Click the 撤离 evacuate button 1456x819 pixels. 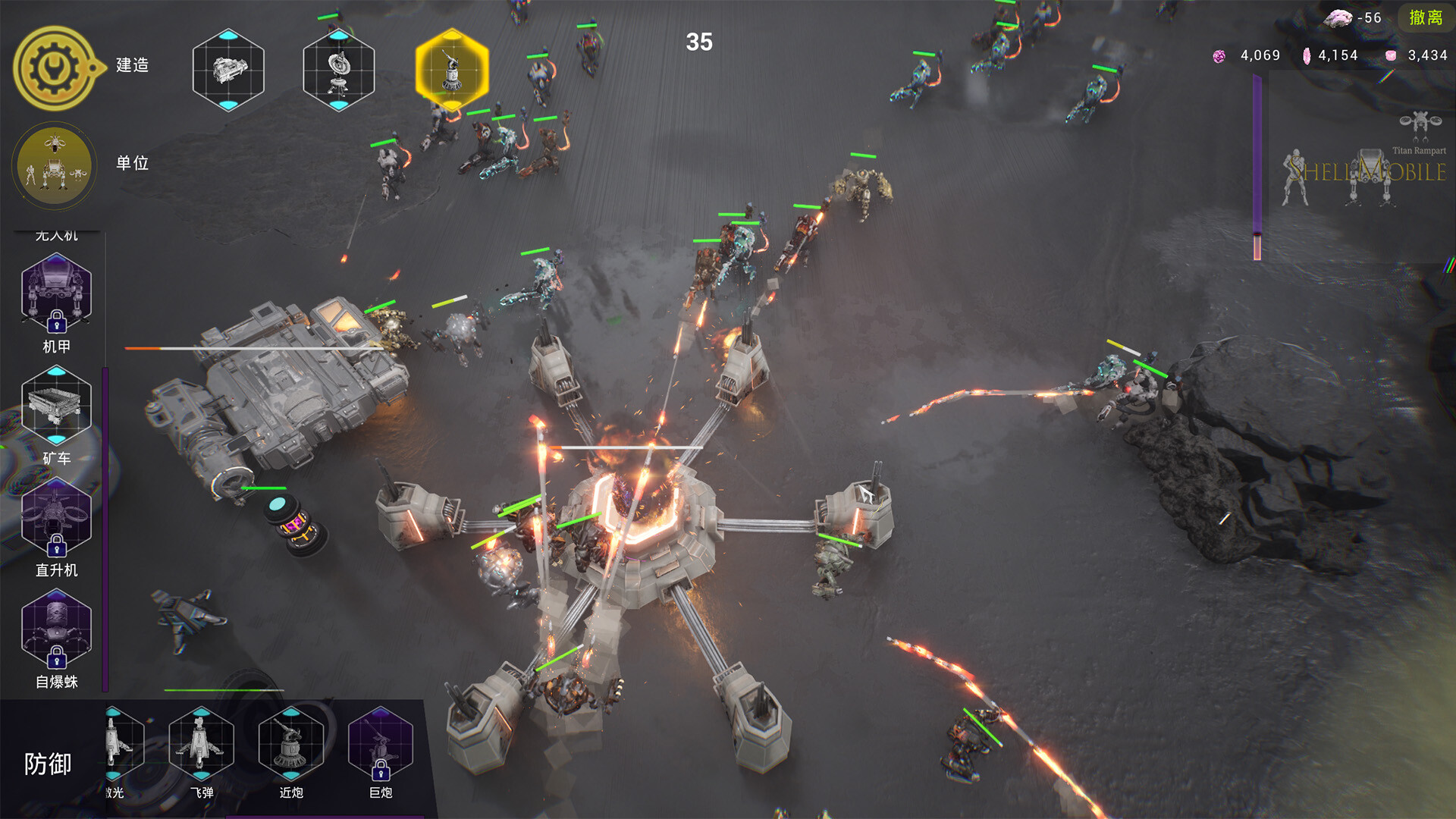(1425, 17)
